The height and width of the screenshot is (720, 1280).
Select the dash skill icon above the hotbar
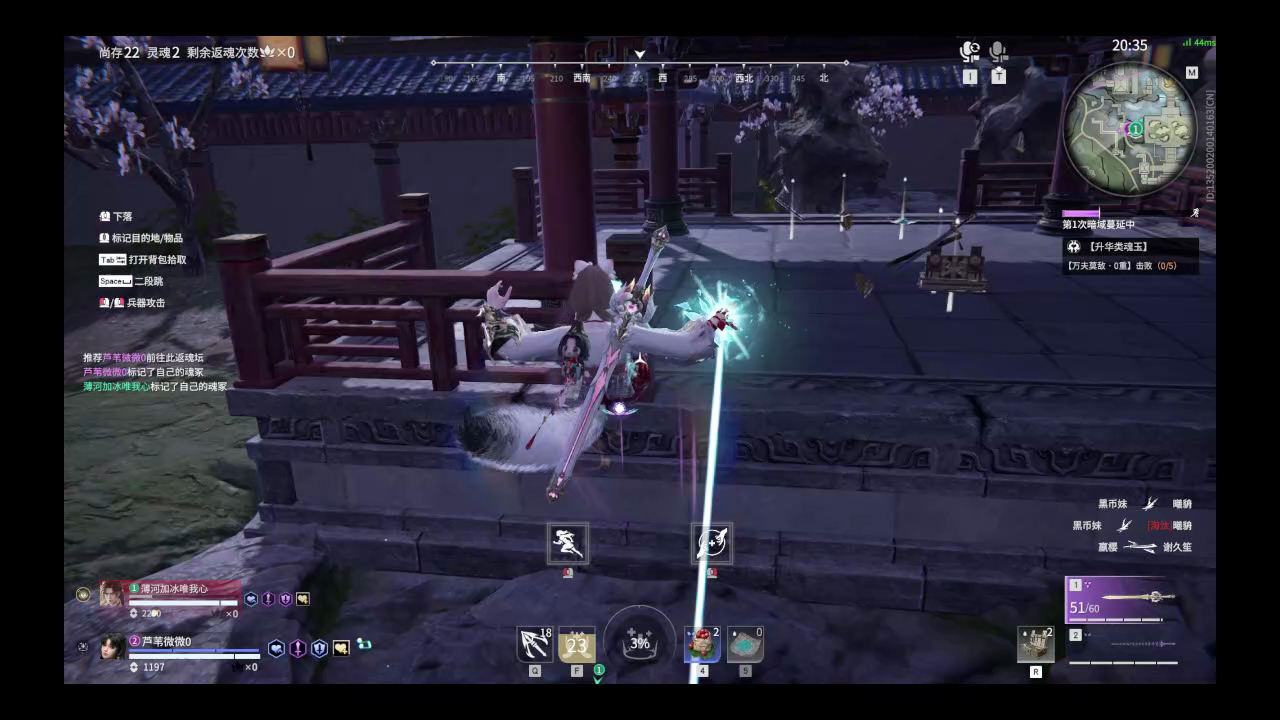[567, 545]
